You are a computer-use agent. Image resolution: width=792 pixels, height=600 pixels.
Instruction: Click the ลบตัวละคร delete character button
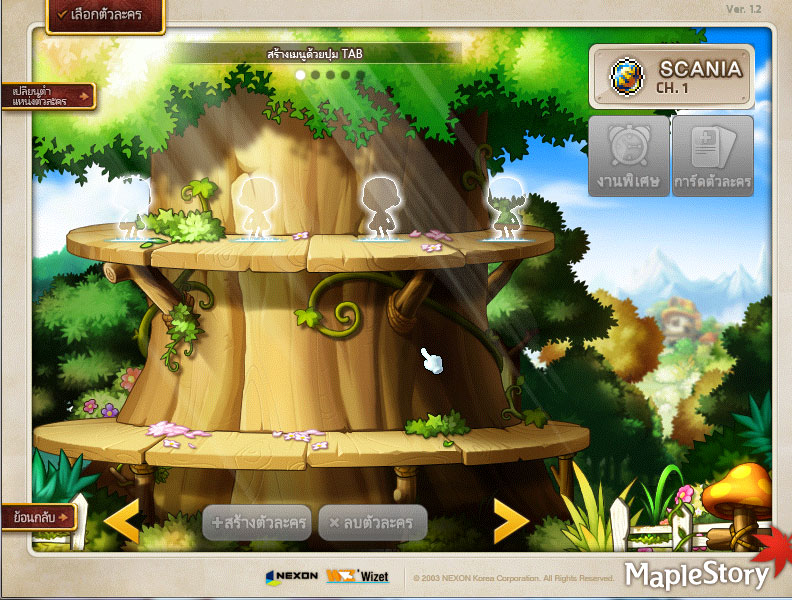373,522
